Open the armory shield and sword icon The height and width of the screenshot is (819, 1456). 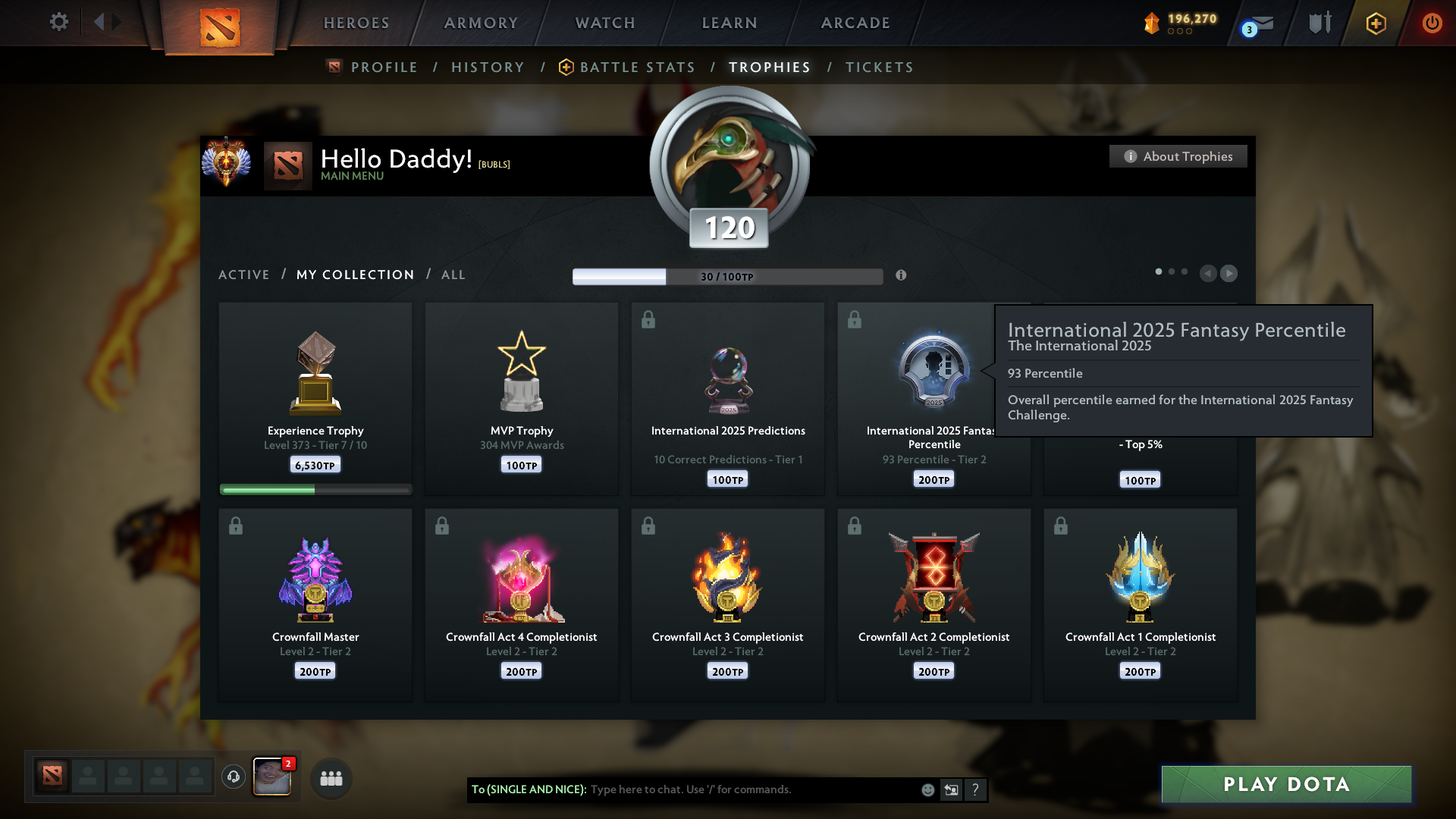[x=1319, y=23]
